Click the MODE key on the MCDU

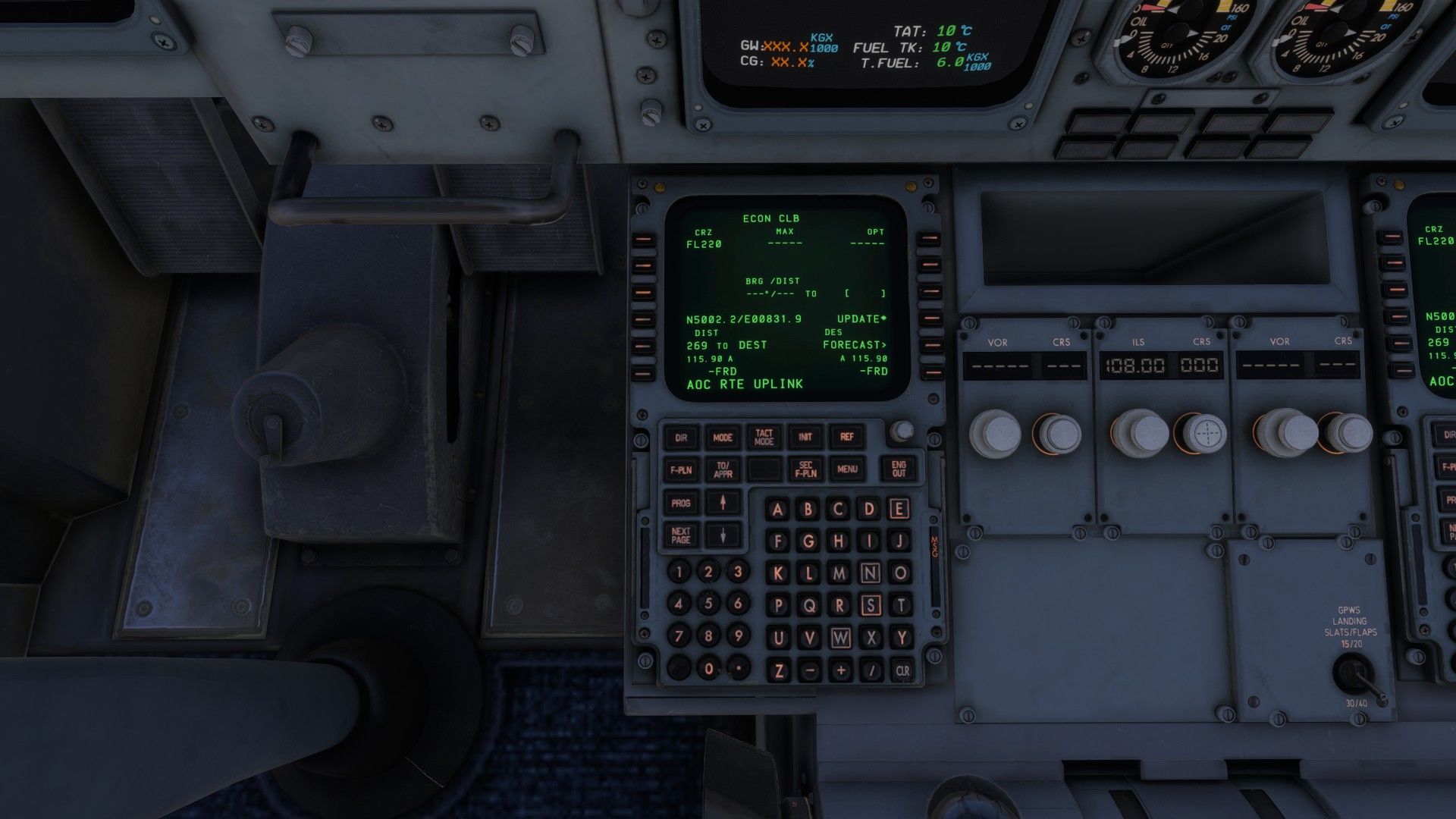[723, 438]
